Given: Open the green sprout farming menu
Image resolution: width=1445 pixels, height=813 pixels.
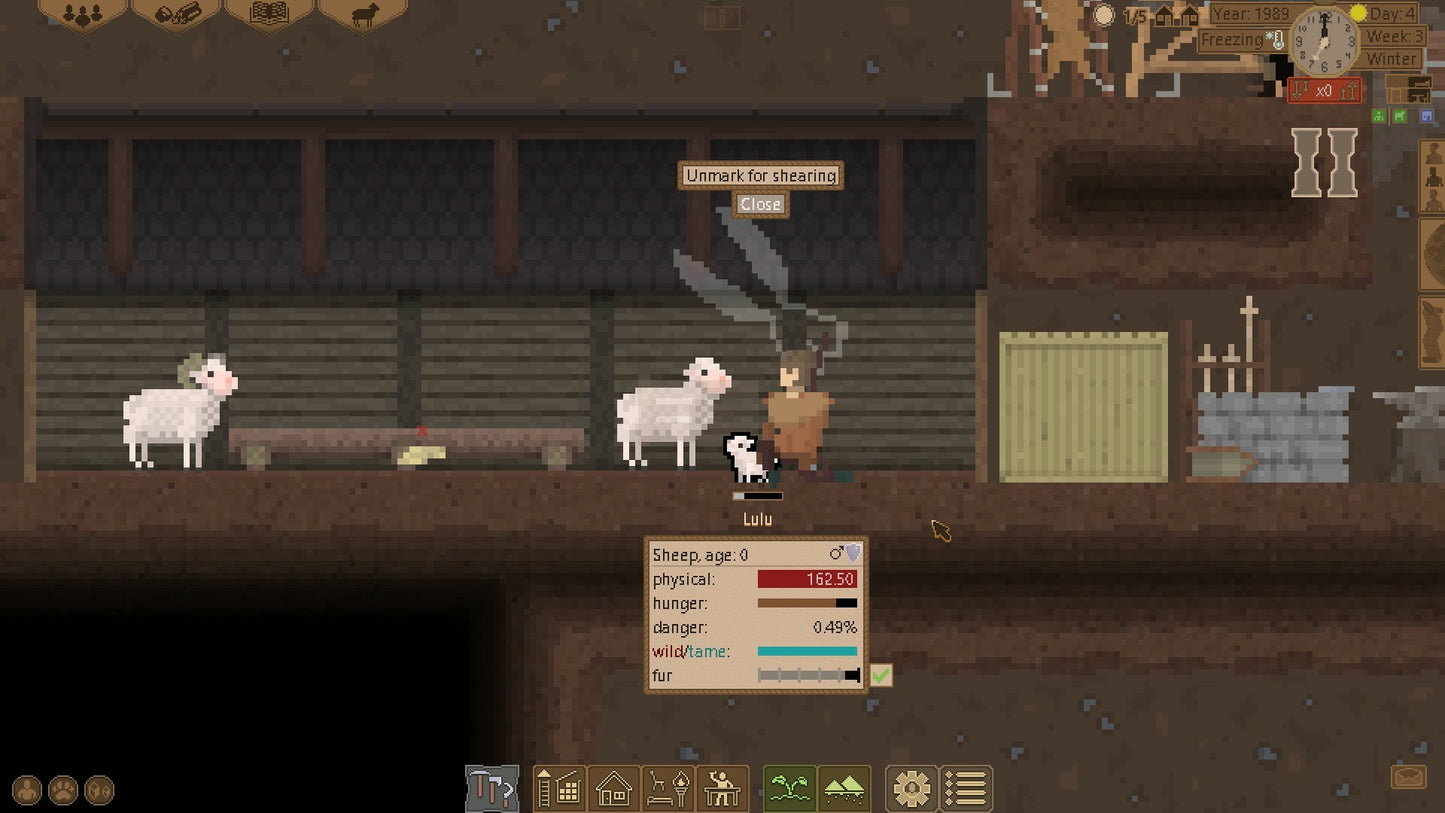Looking at the screenshot, I should 790,790.
